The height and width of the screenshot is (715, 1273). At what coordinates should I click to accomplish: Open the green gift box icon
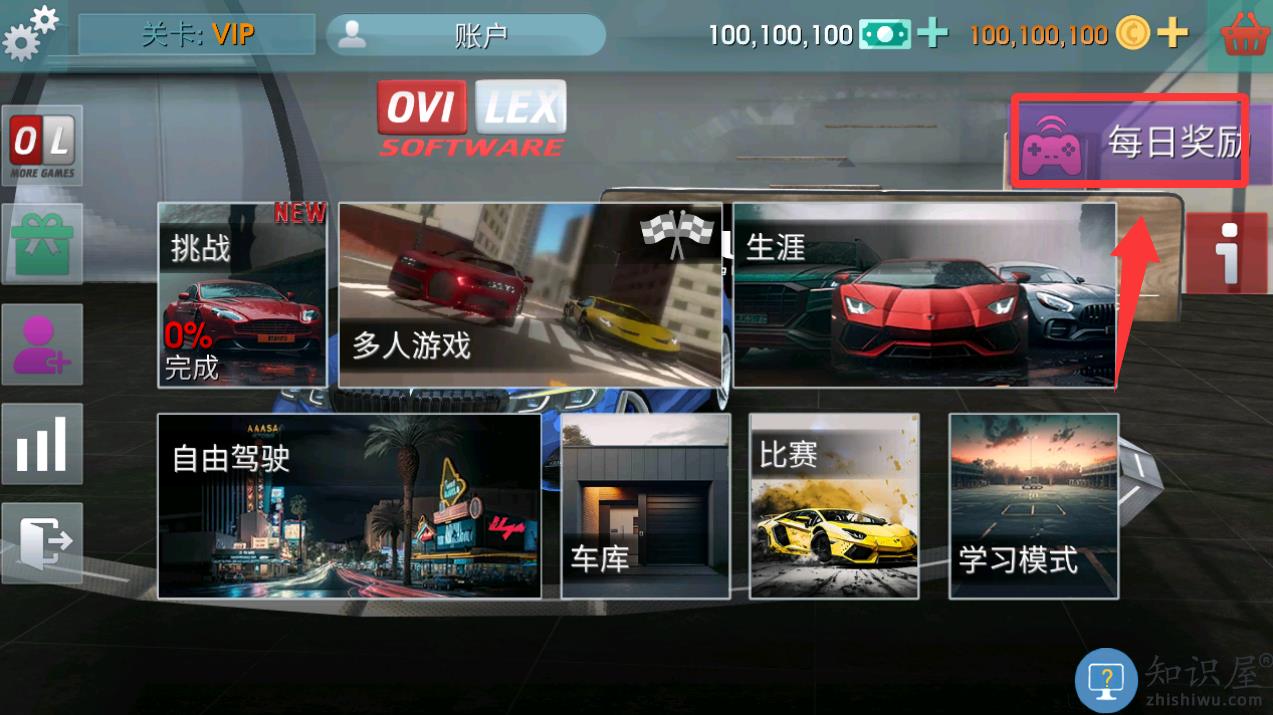(42, 244)
